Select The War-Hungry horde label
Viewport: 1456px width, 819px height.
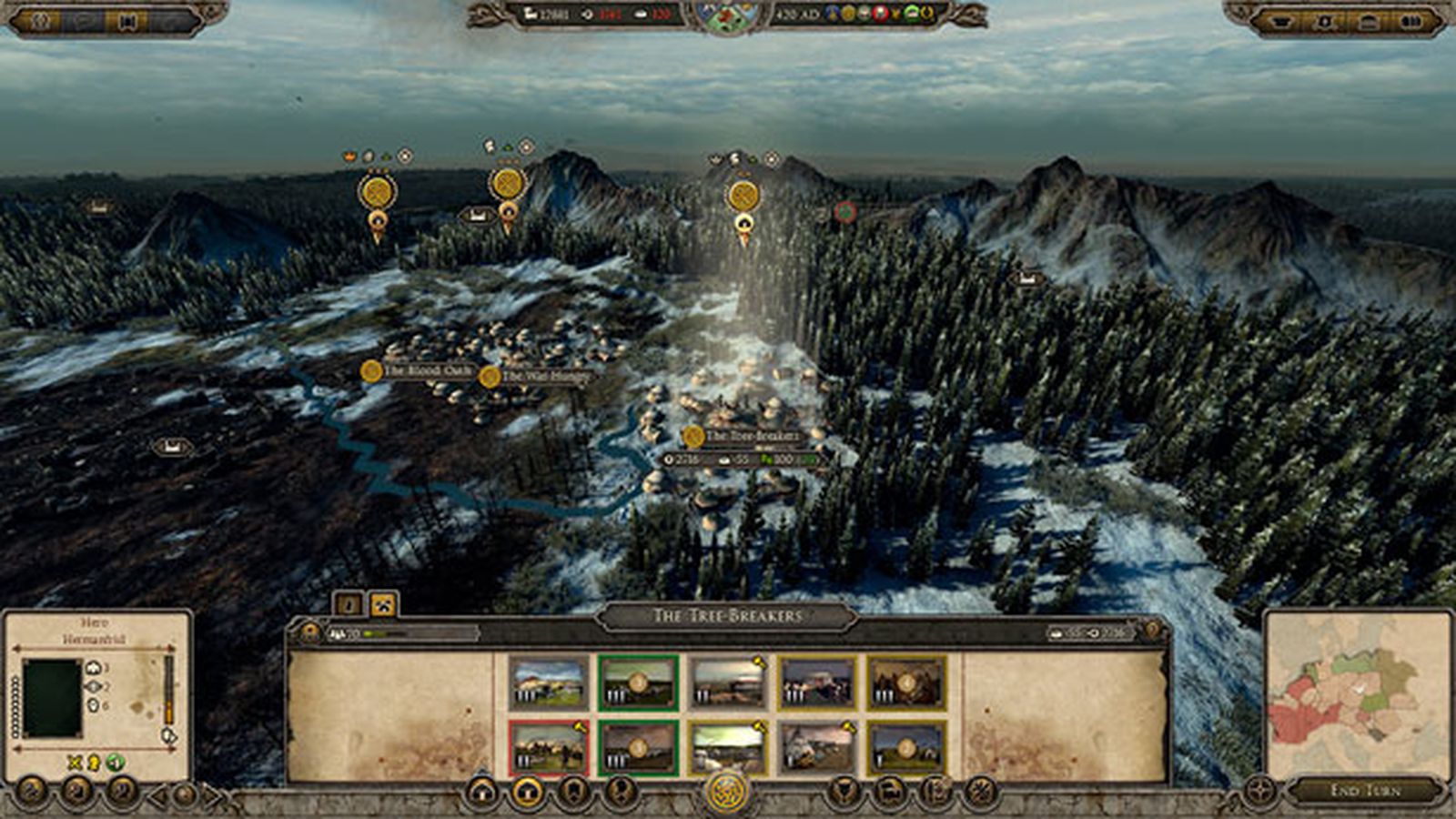[x=537, y=376]
